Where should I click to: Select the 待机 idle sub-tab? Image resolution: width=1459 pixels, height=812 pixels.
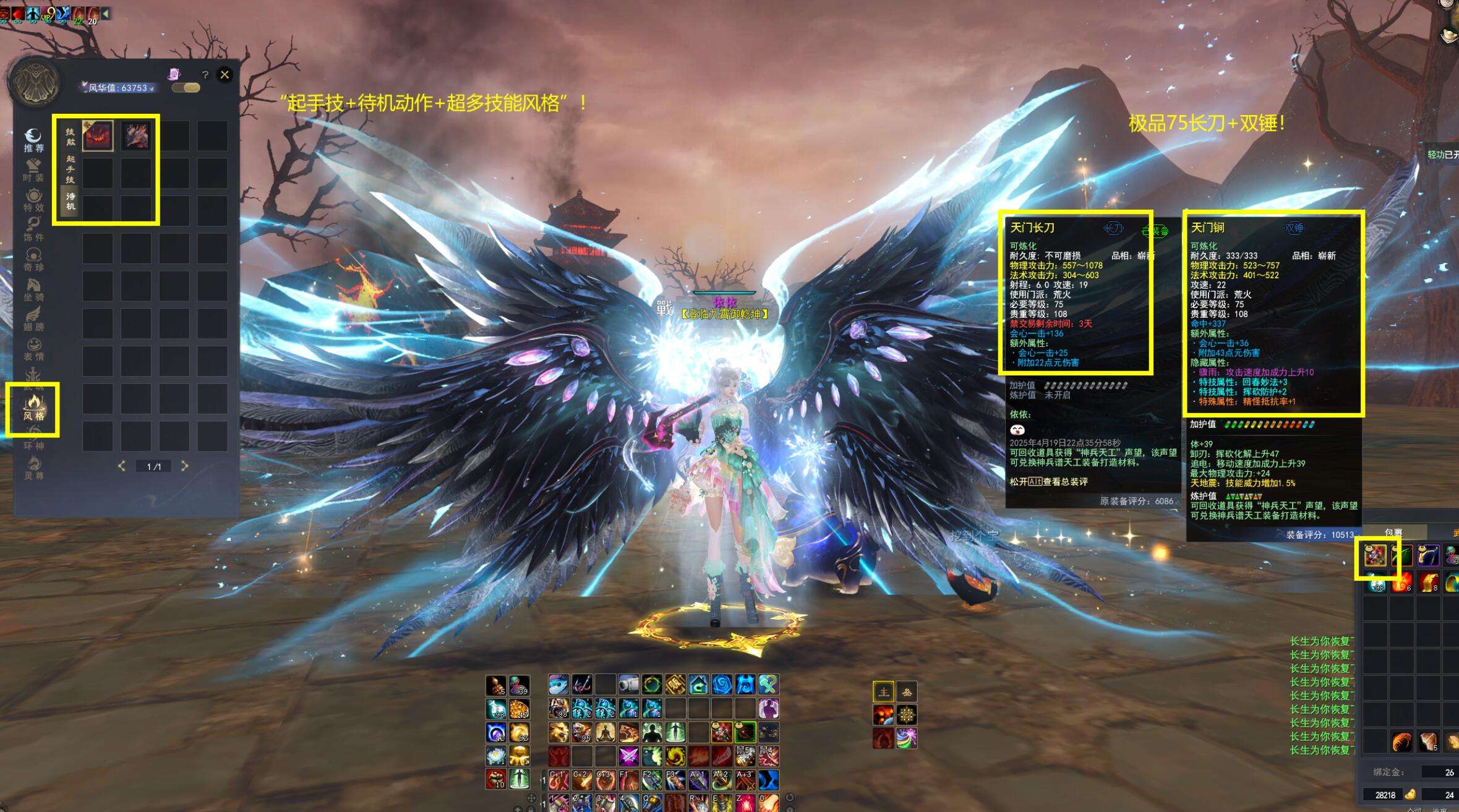[x=71, y=201]
